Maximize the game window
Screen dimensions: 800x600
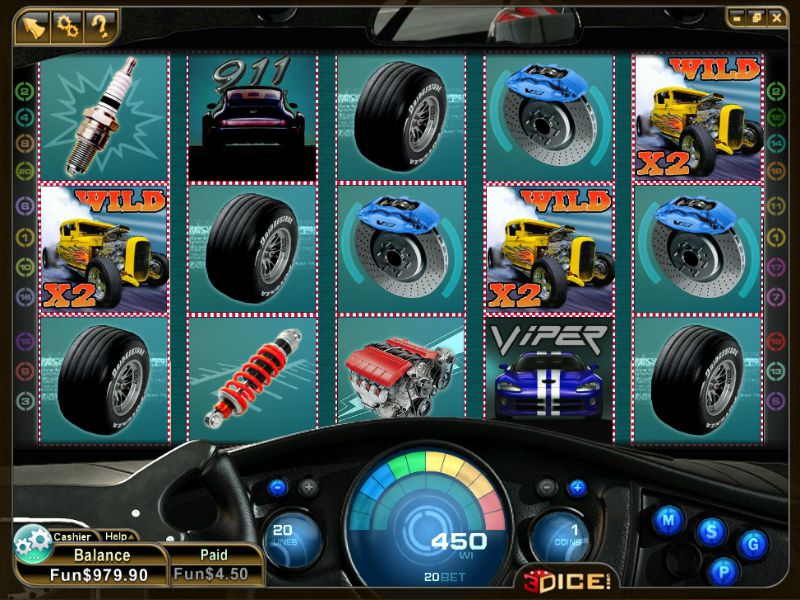[x=754, y=17]
